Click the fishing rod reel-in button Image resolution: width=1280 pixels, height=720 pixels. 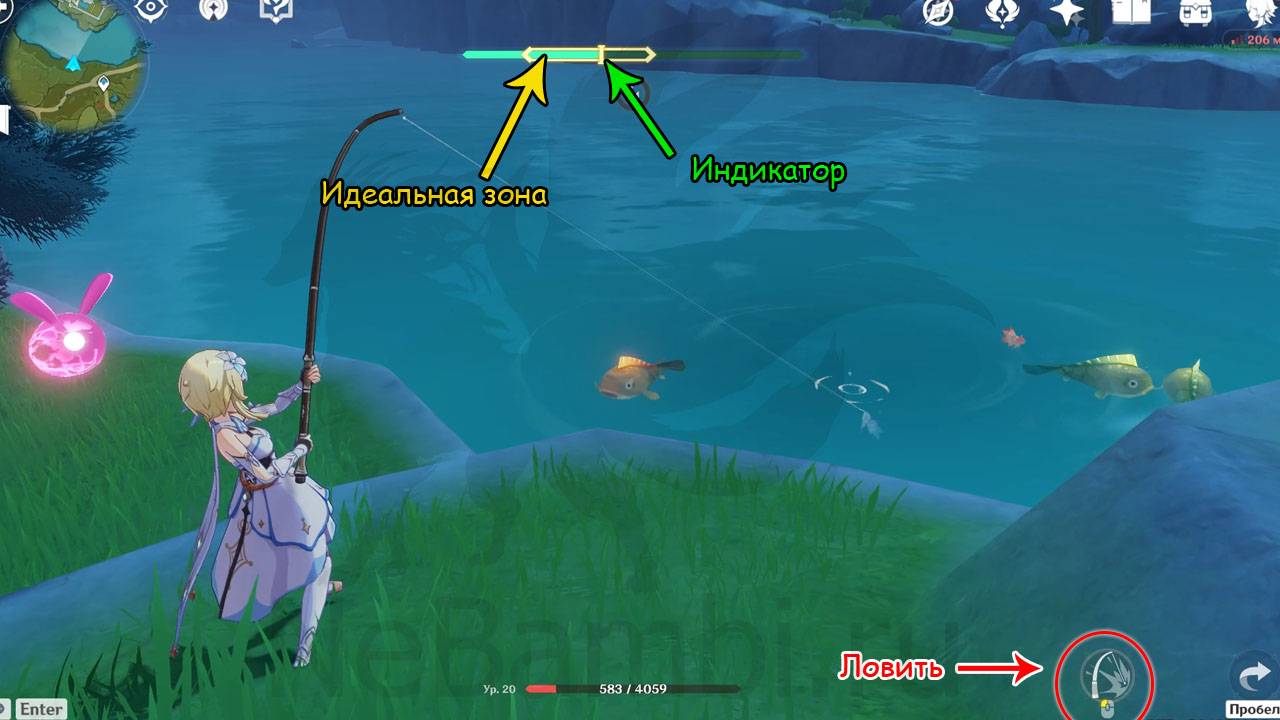pyautogui.click(x=1104, y=682)
